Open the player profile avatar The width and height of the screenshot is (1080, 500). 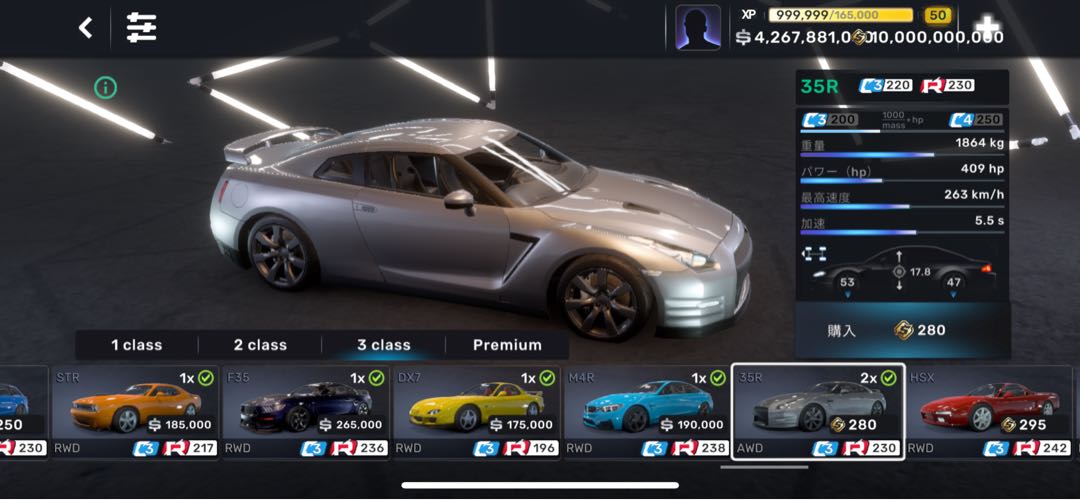click(698, 27)
